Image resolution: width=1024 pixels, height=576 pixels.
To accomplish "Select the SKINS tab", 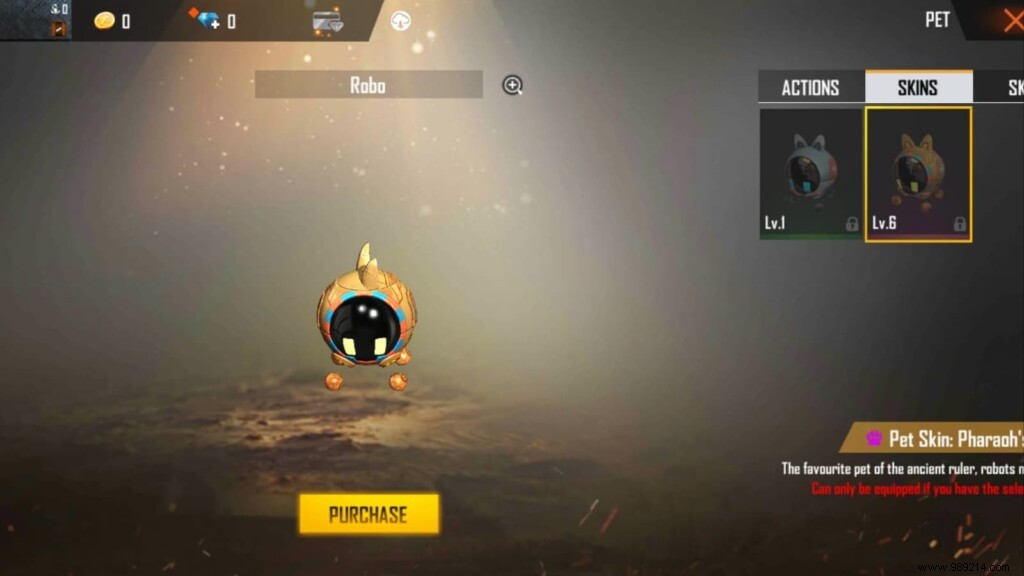I will 917,87.
